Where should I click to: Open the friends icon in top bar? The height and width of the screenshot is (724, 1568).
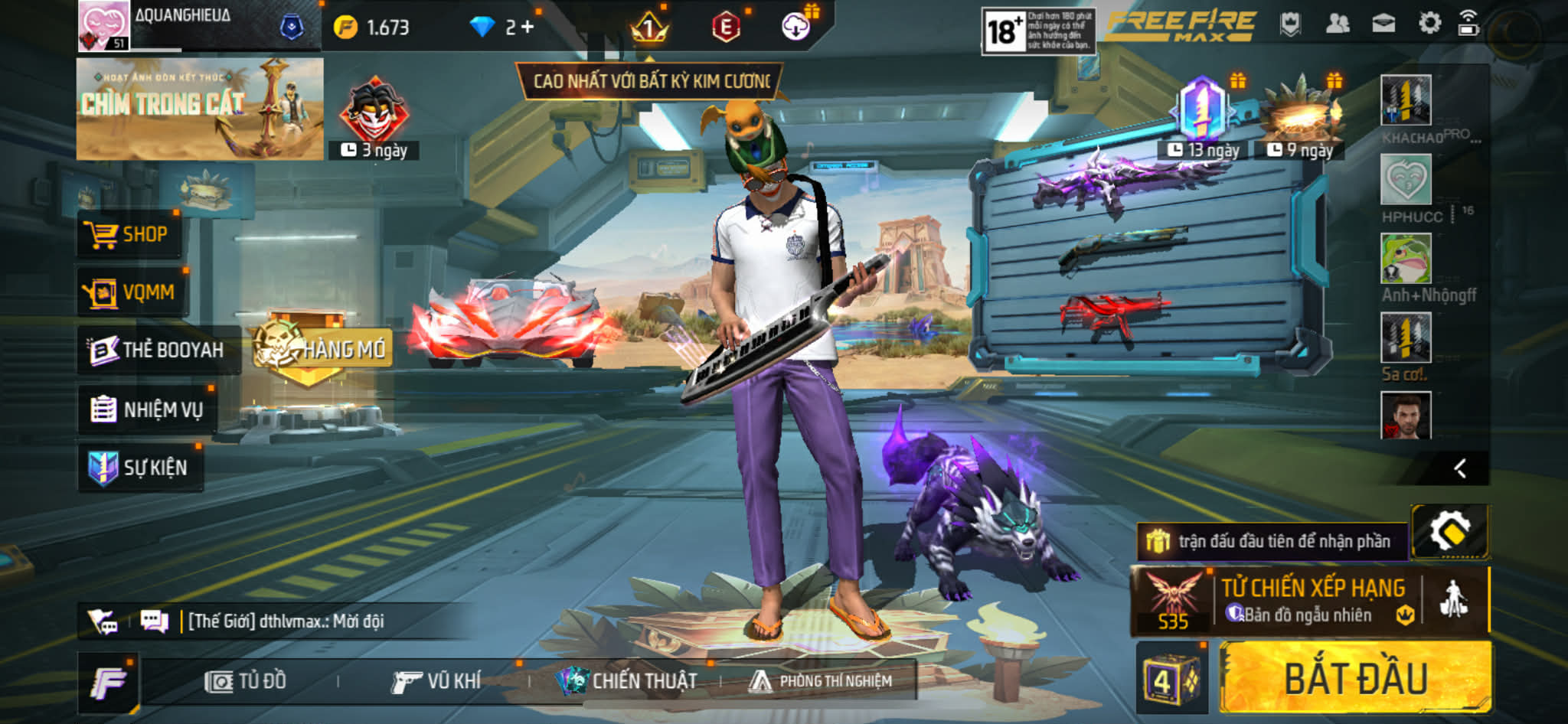pyautogui.click(x=1337, y=24)
